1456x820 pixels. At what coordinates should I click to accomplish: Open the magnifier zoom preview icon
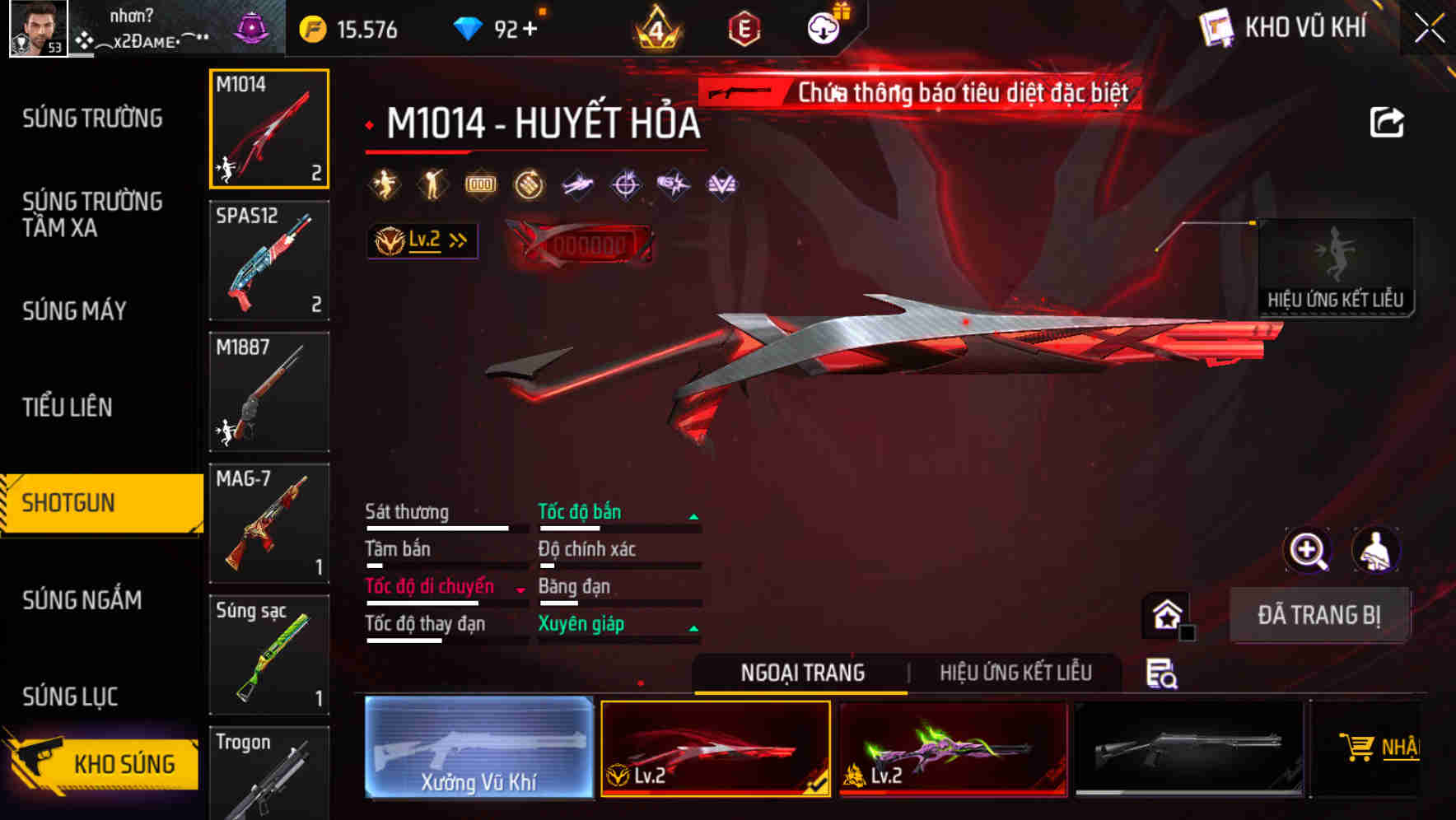click(1308, 551)
